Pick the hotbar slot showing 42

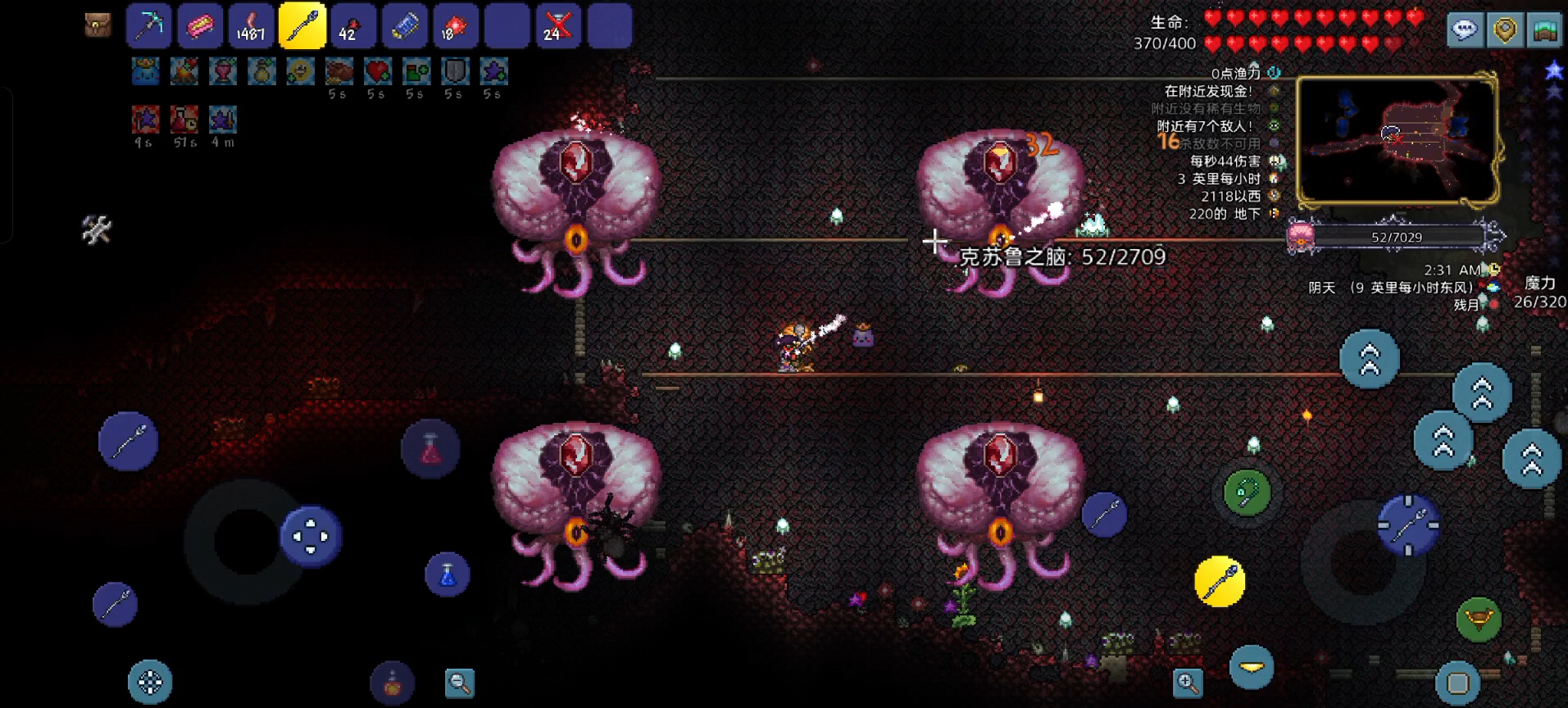click(353, 26)
